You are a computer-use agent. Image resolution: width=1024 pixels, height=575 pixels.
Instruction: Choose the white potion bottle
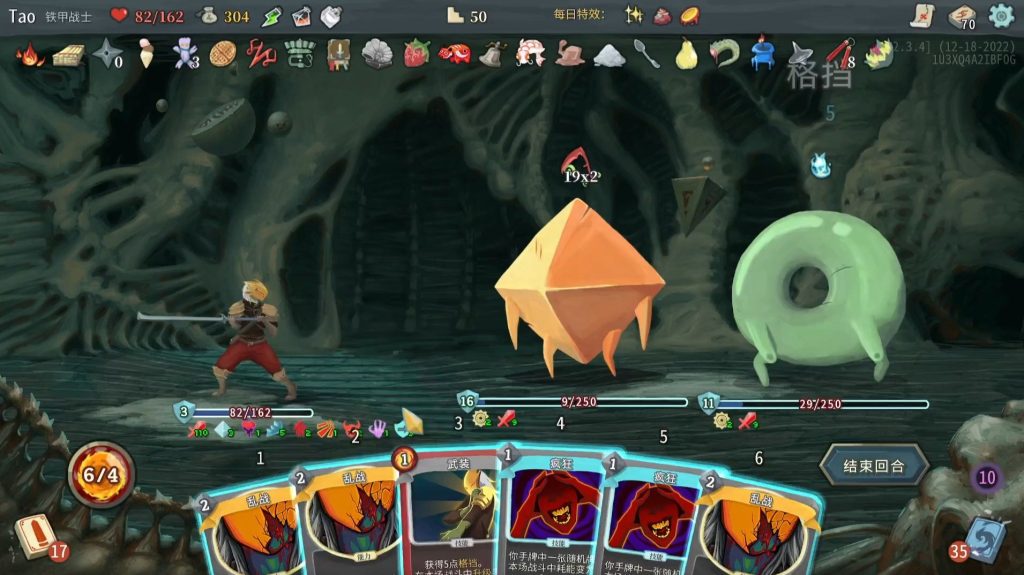coord(331,16)
